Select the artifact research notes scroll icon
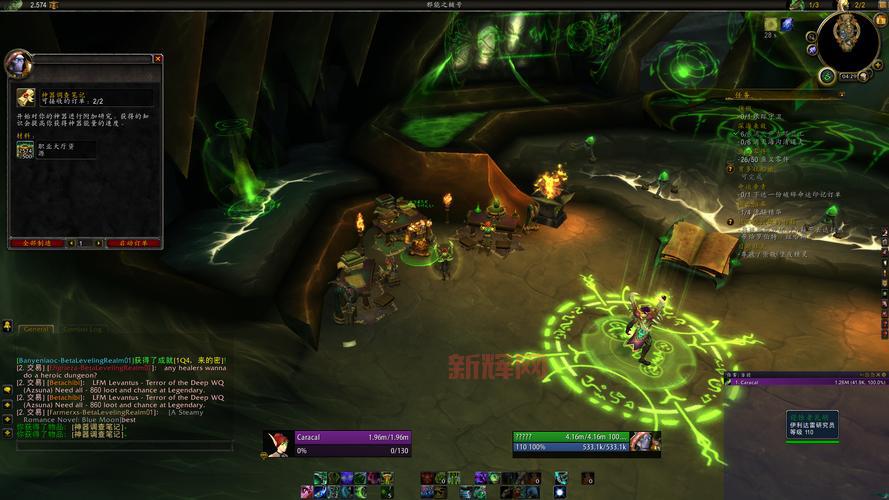Viewport: 889px width, 500px height. coord(26,98)
